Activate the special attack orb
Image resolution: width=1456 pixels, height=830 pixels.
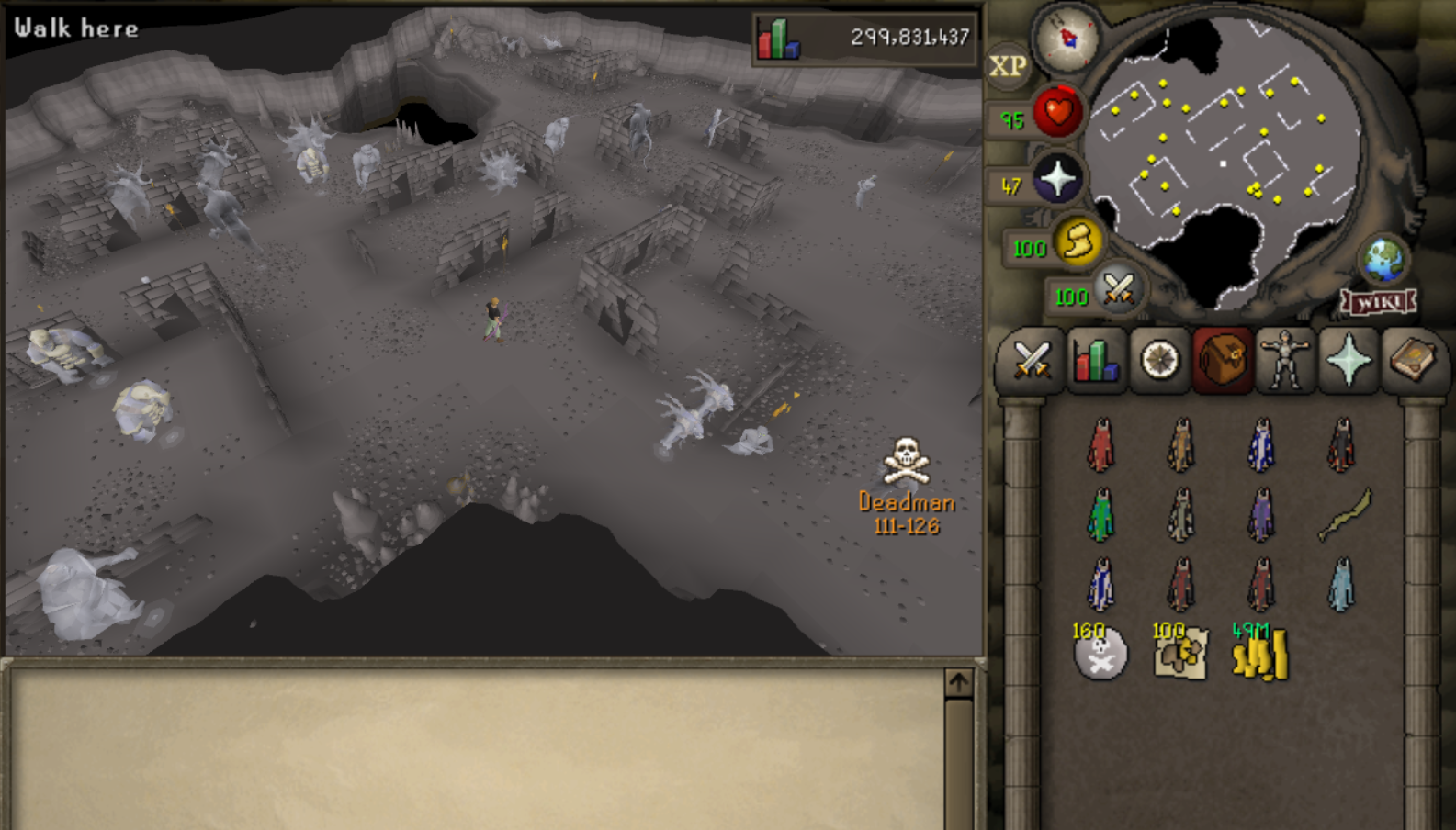1117,289
